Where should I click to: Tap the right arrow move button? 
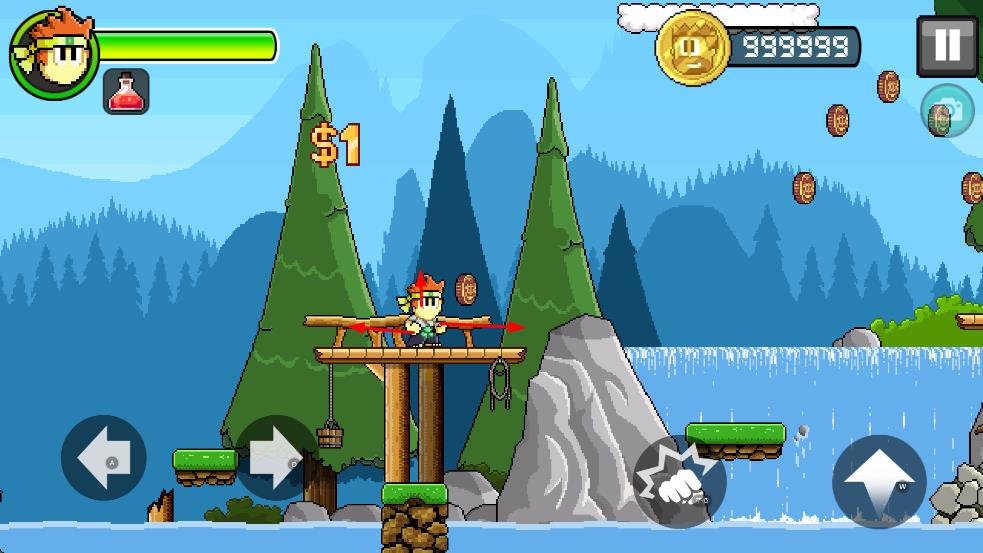tap(277, 458)
